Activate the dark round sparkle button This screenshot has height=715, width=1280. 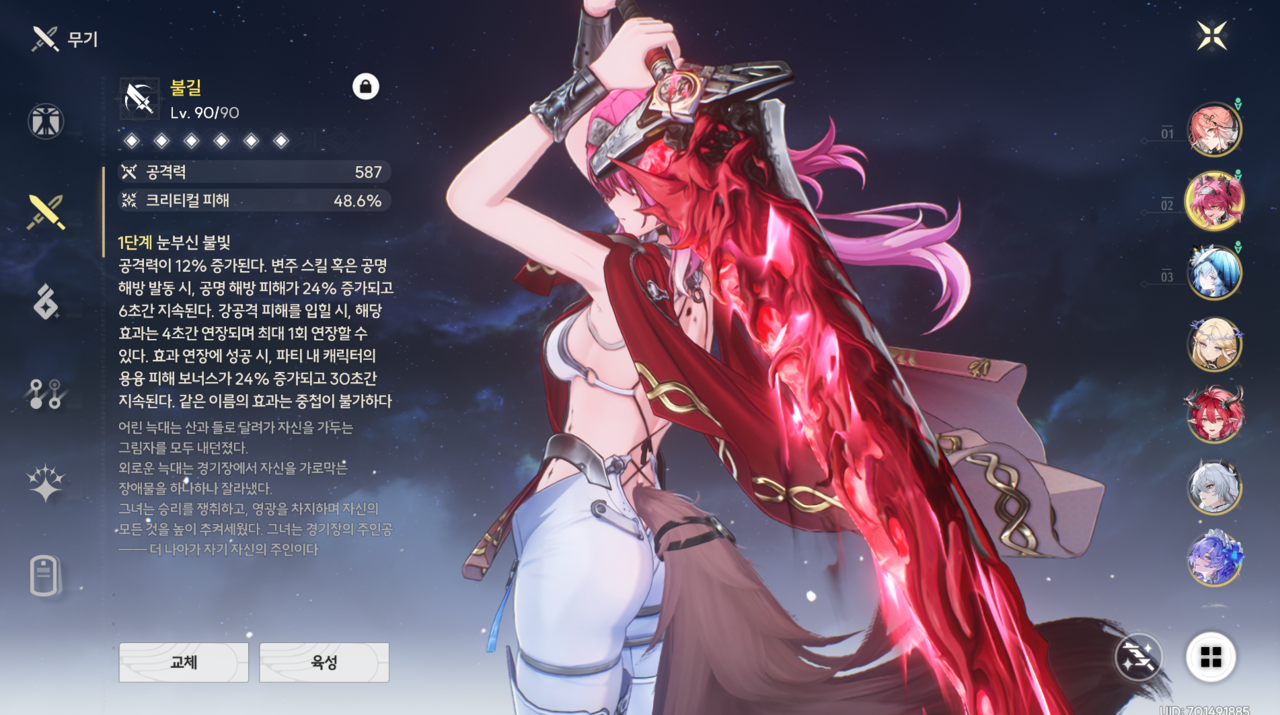coord(1140,657)
